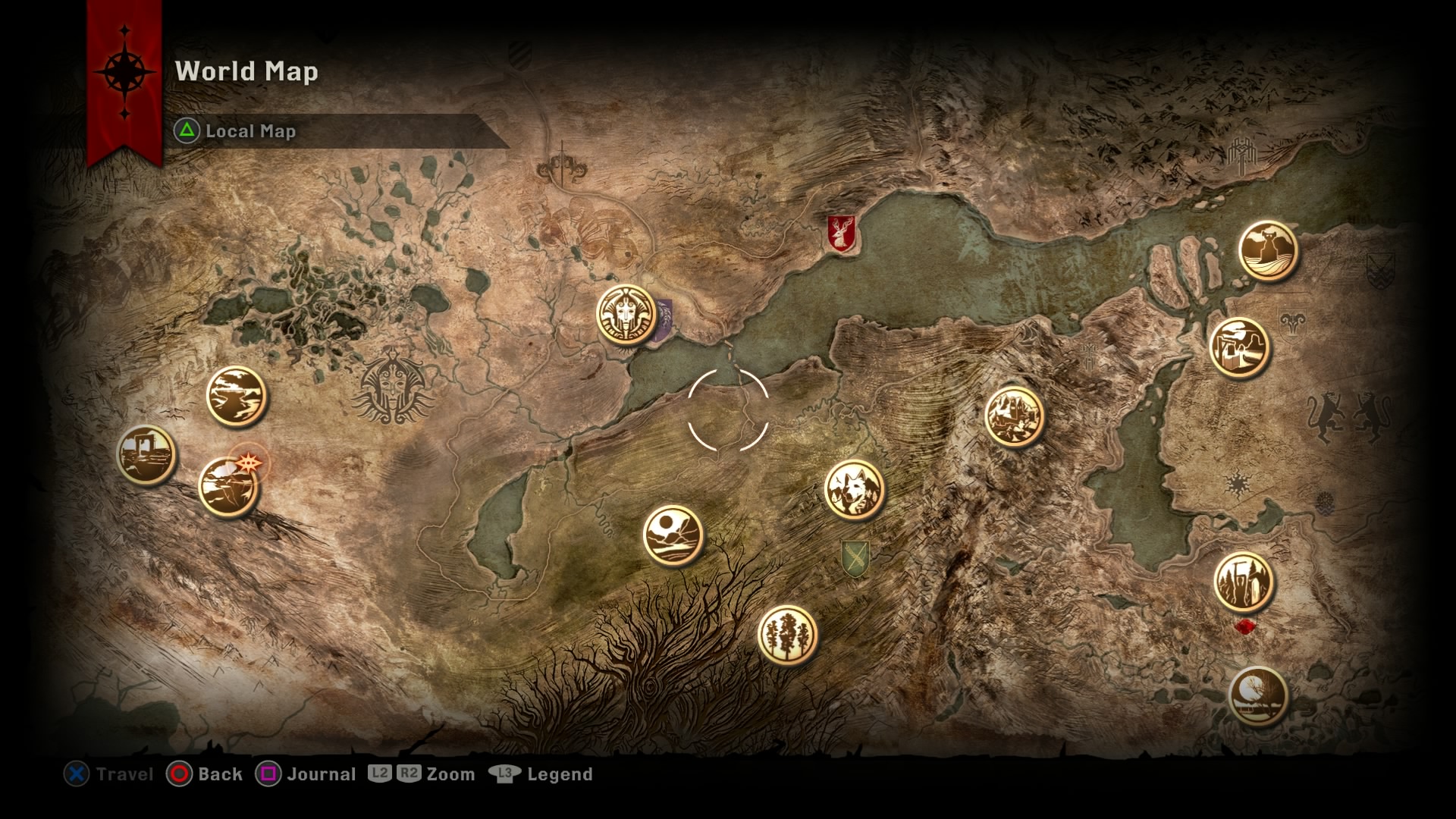Click the Back option in bottom bar
Viewport: 1456px width, 819px height.
pos(205,774)
